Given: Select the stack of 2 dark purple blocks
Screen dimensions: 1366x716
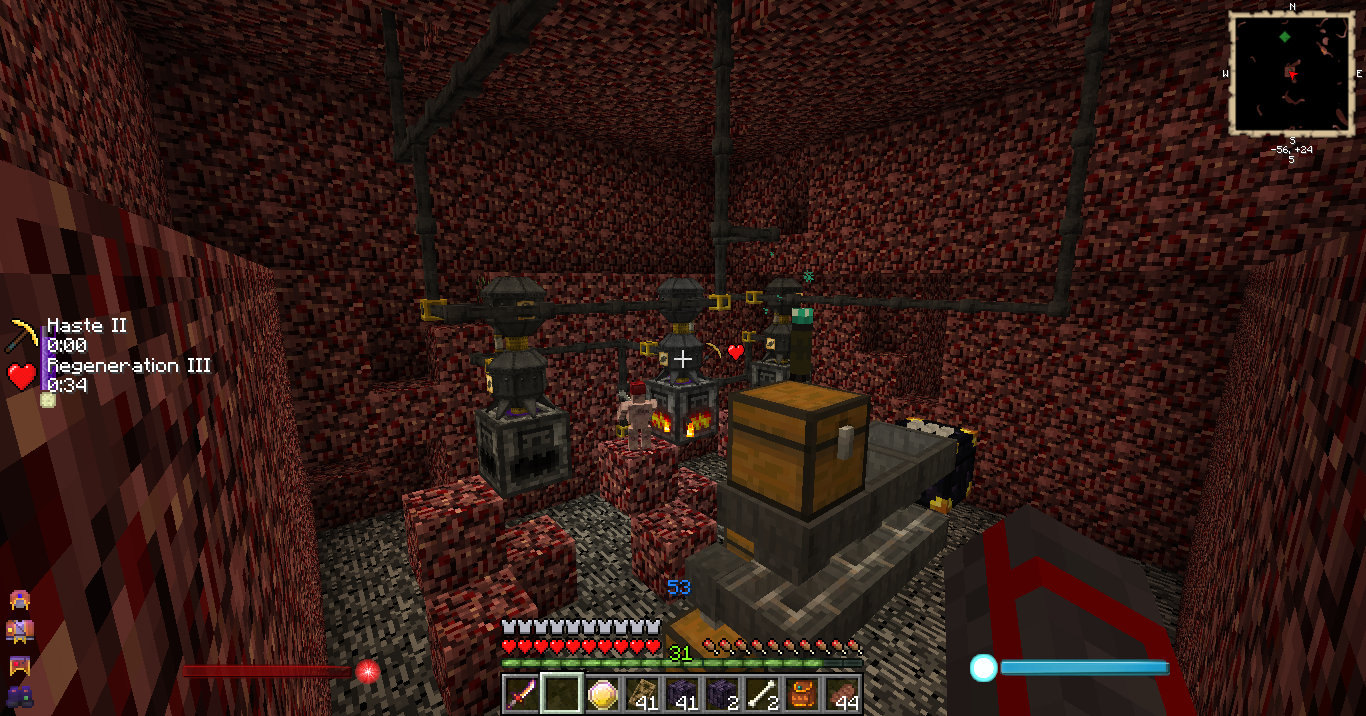Looking at the screenshot, I should pyautogui.click(x=722, y=693).
